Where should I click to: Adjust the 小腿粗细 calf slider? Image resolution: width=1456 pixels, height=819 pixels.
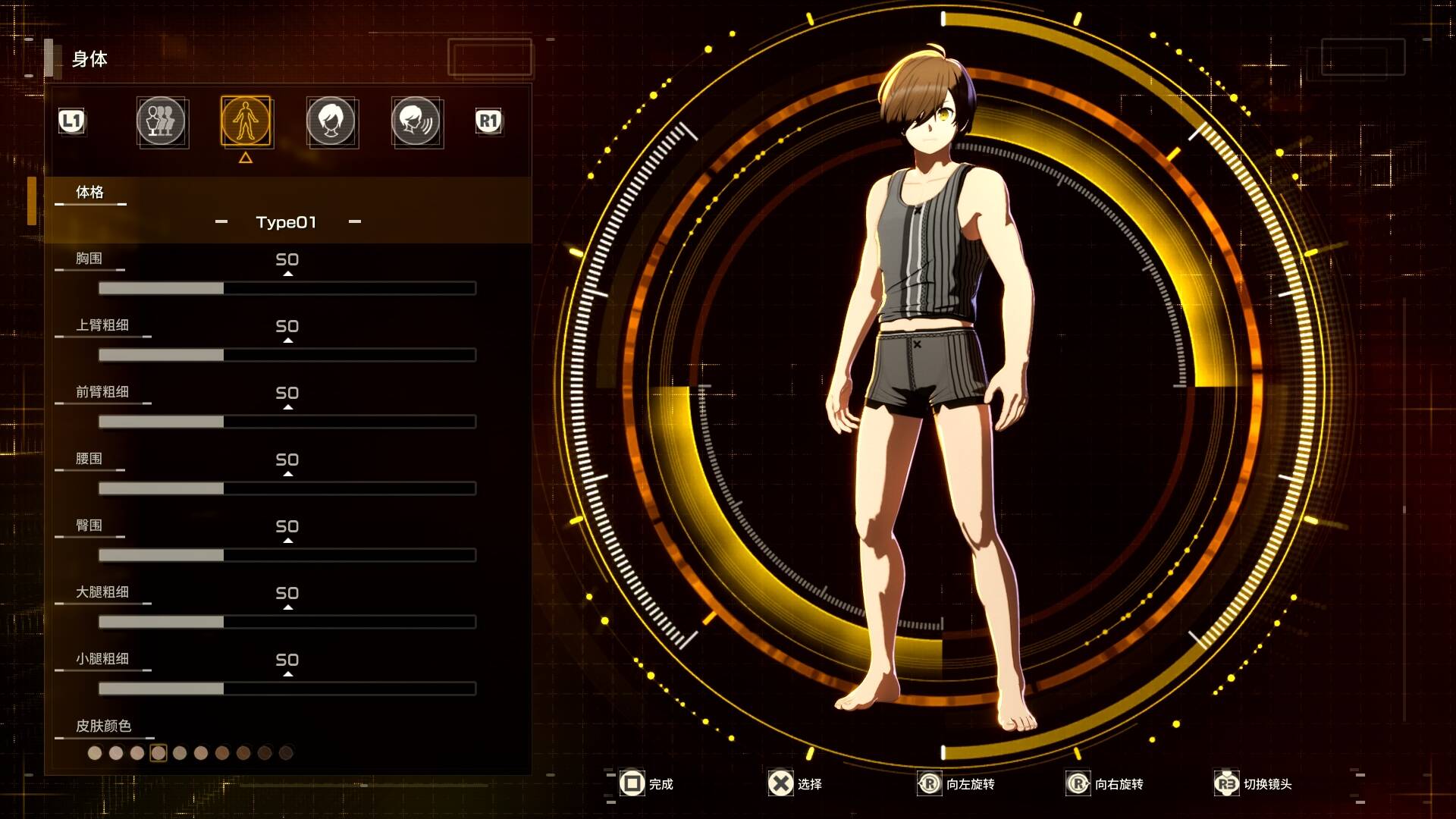pos(287,689)
